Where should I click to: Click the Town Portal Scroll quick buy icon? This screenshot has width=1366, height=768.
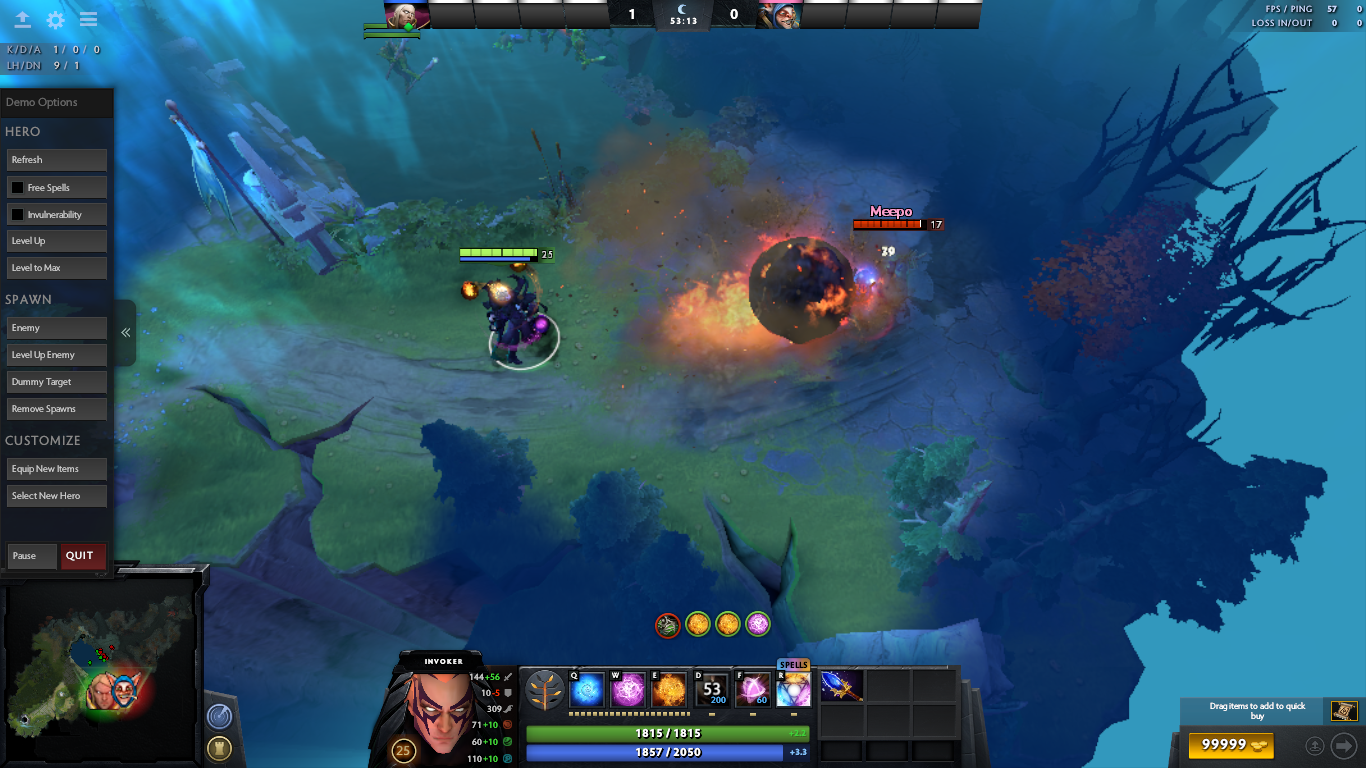(1344, 711)
